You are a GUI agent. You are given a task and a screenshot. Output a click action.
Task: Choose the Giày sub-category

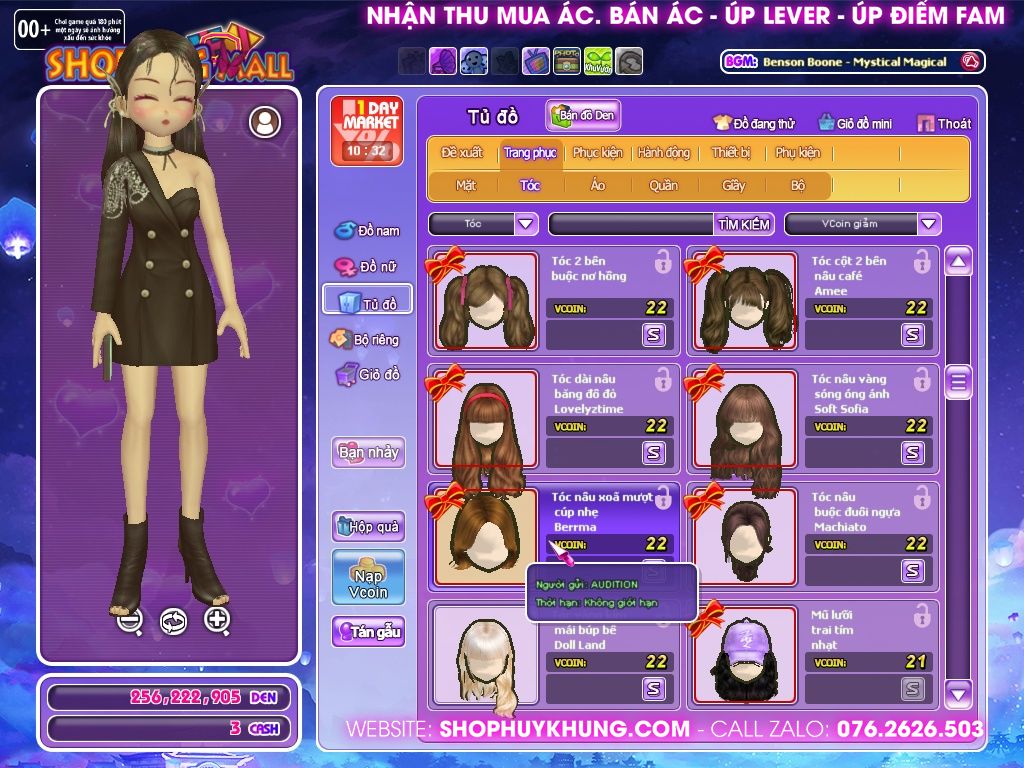point(734,185)
